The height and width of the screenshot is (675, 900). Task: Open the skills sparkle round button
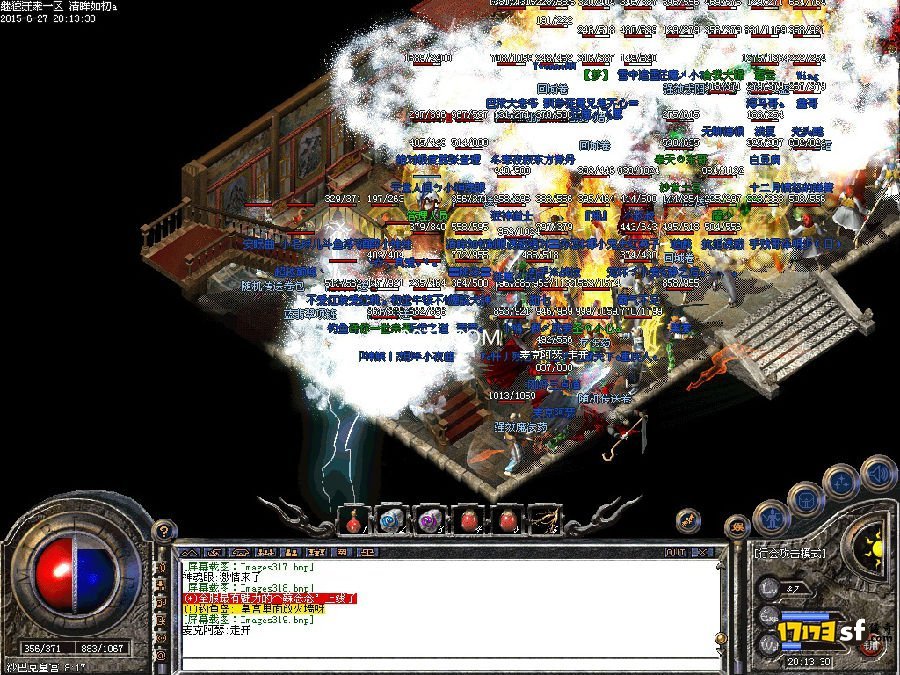[x=842, y=481]
